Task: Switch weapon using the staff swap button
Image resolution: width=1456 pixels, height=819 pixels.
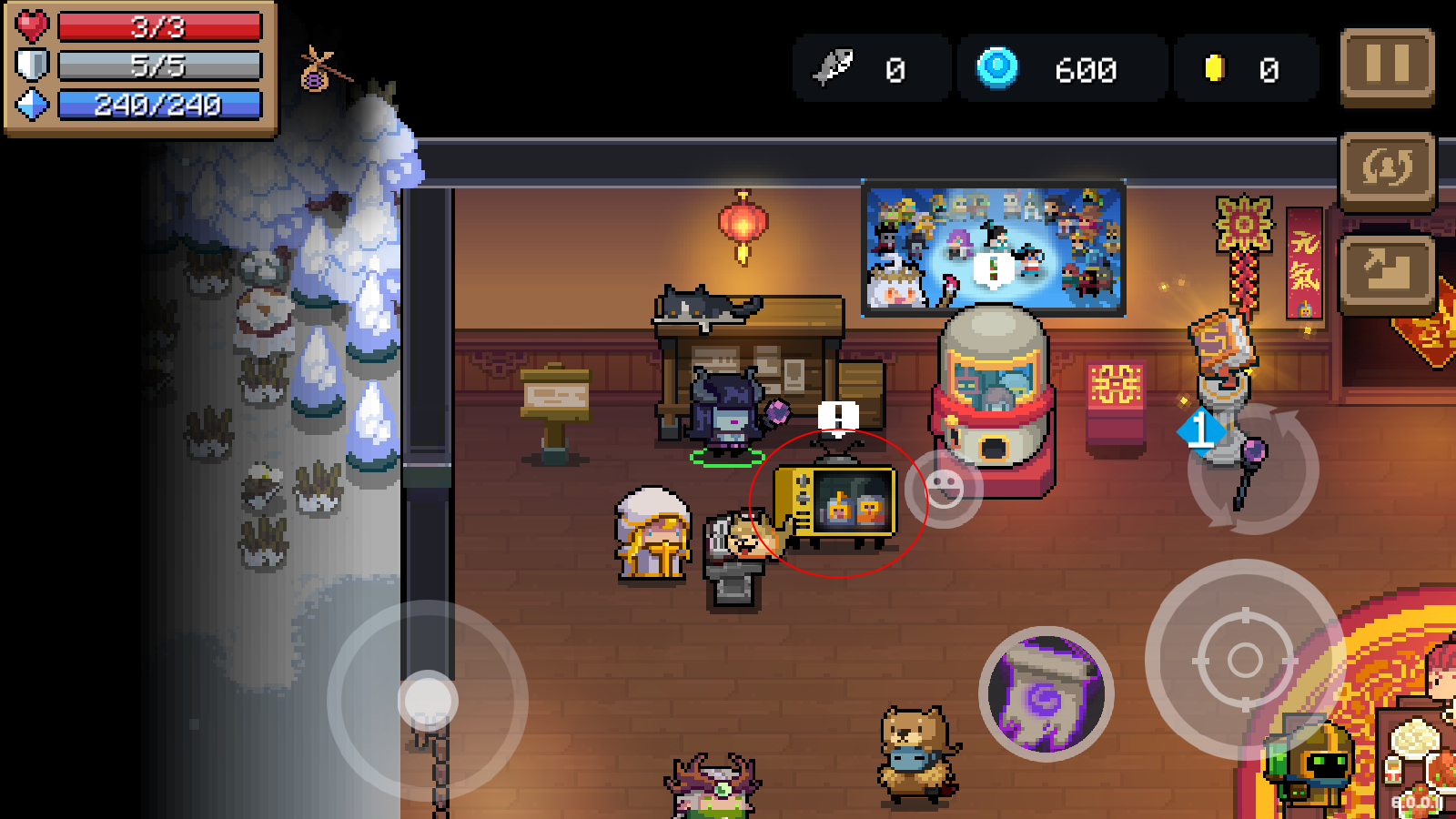Action: (1253, 470)
